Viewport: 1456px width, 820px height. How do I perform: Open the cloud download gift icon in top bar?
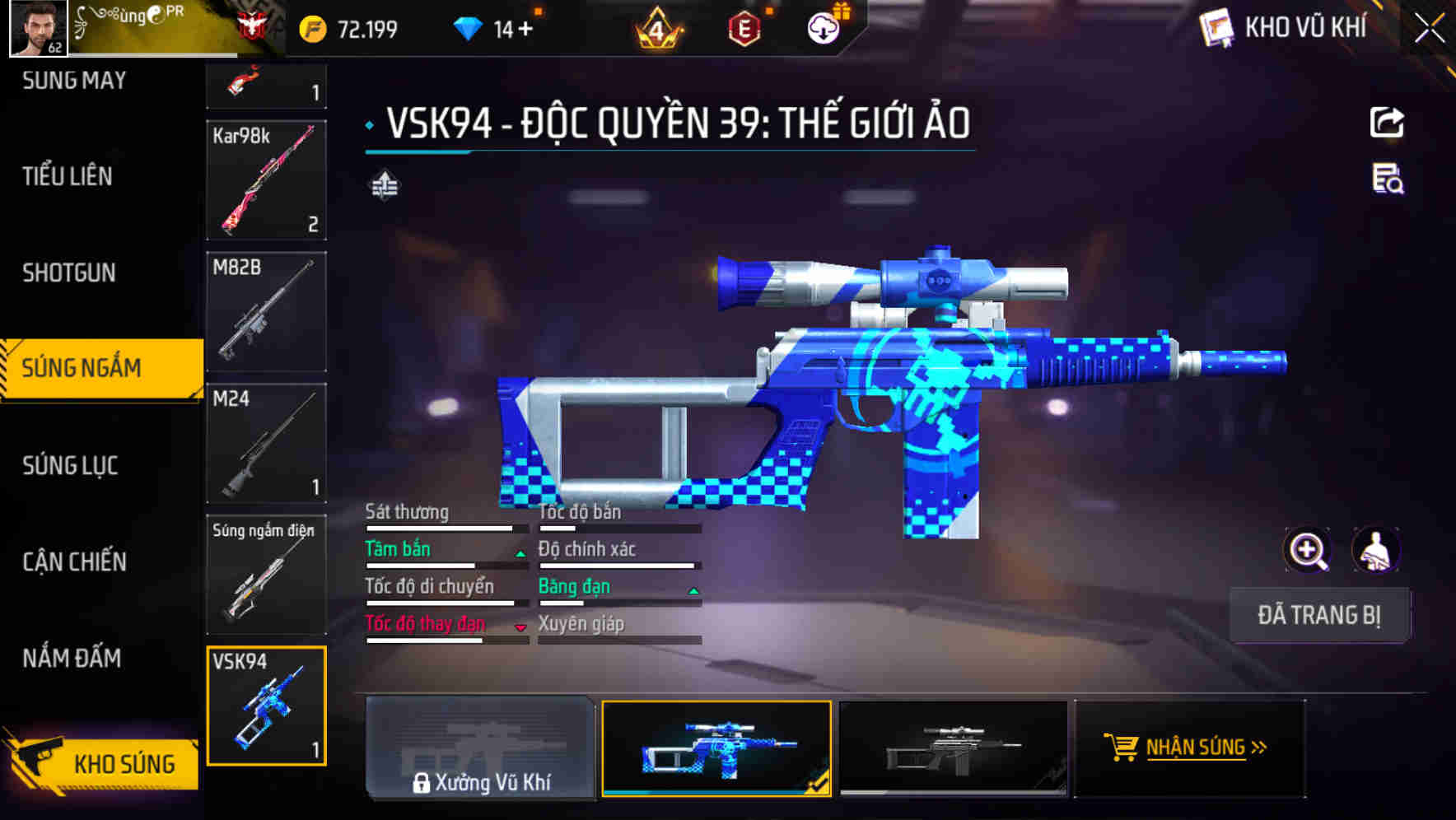pos(824,27)
